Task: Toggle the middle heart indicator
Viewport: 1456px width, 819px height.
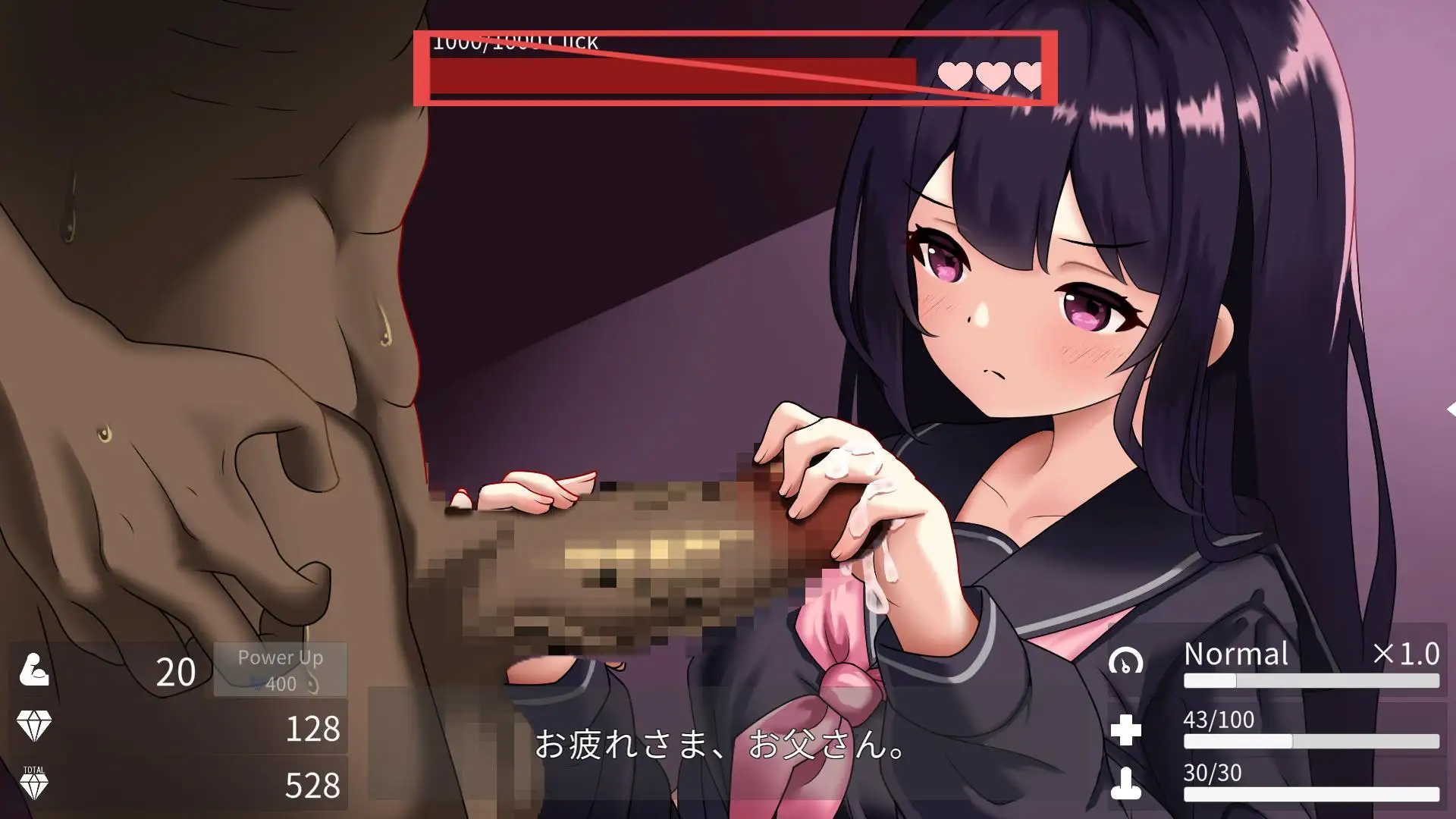Action: pyautogui.click(x=992, y=76)
